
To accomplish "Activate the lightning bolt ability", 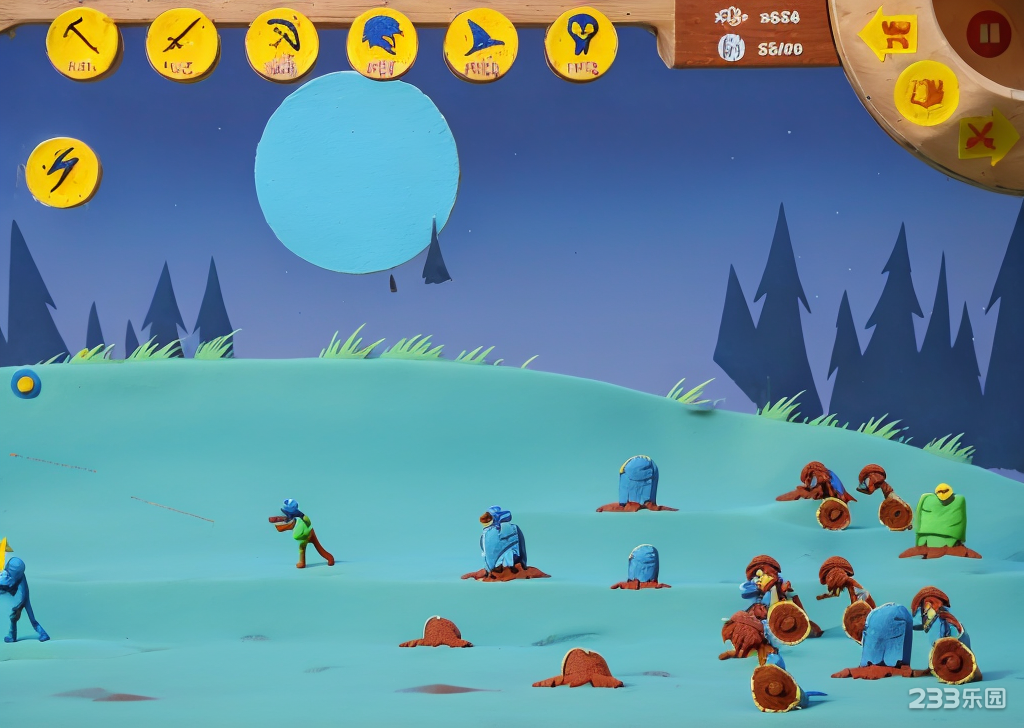I will tap(63, 172).
